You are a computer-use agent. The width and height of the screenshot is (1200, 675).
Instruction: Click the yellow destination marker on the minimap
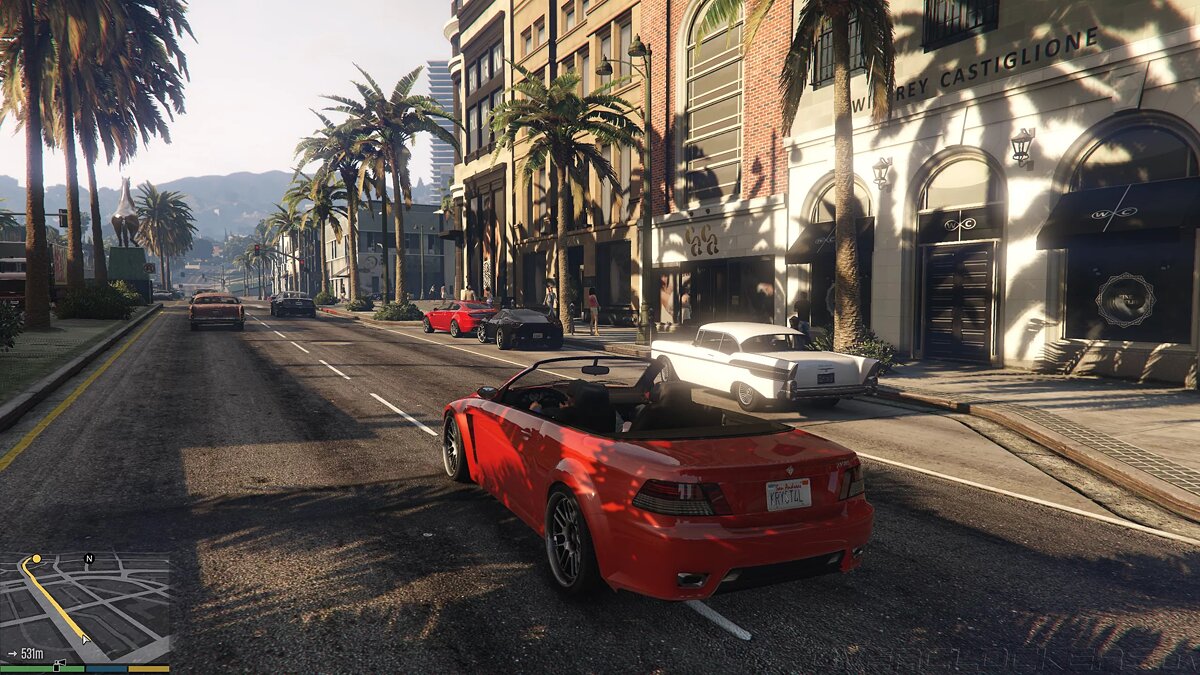point(37,559)
